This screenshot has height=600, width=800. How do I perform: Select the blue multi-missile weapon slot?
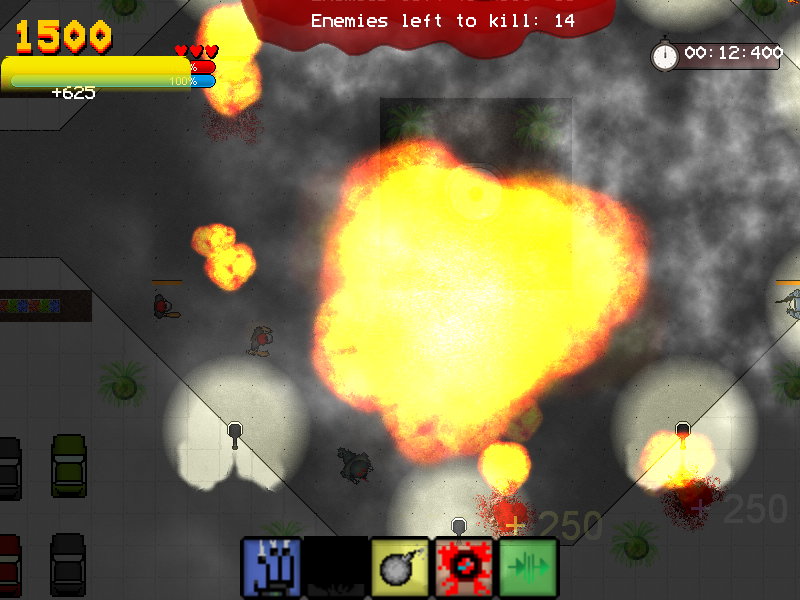pyautogui.click(x=271, y=568)
